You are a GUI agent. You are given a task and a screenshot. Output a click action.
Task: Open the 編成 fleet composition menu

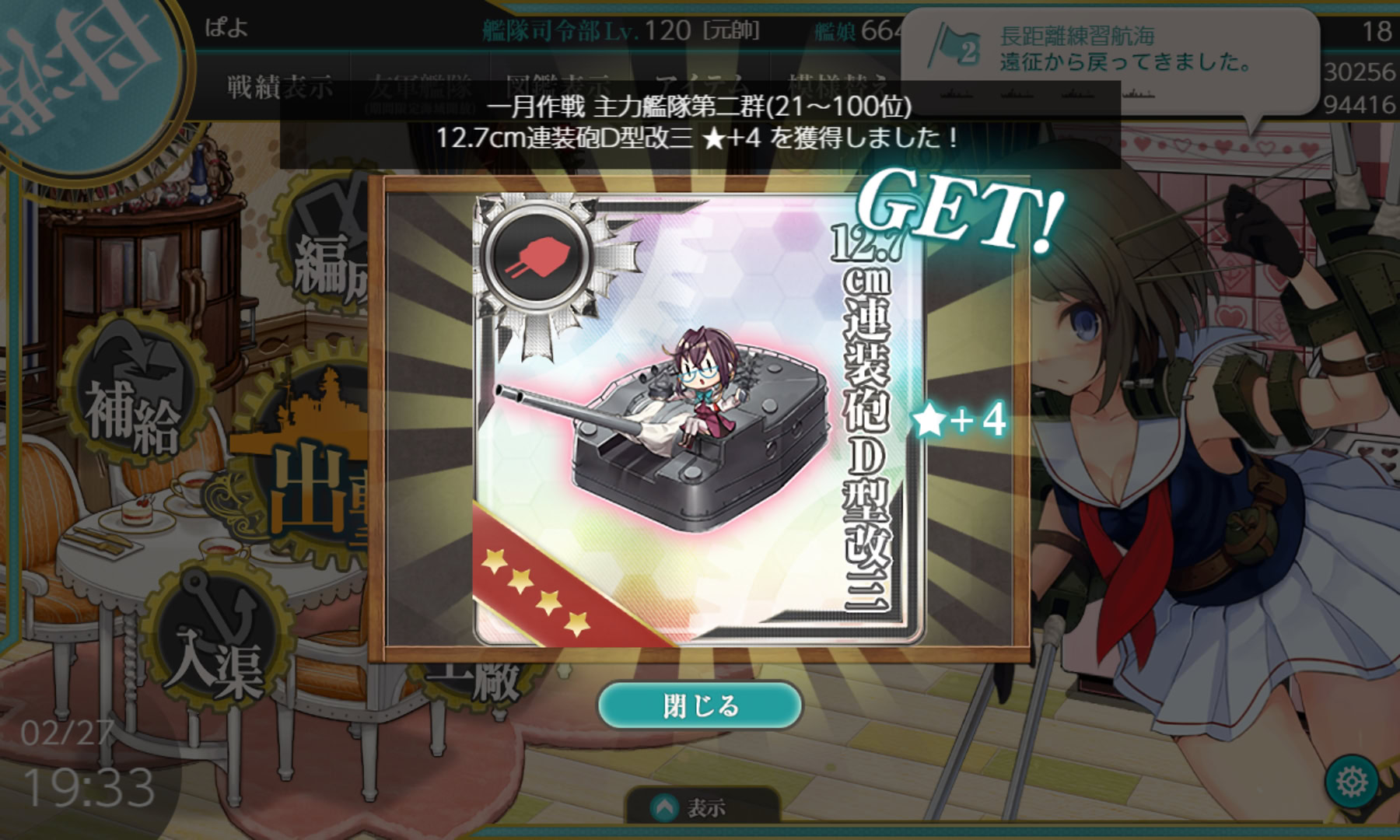pyautogui.click(x=327, y=264)
